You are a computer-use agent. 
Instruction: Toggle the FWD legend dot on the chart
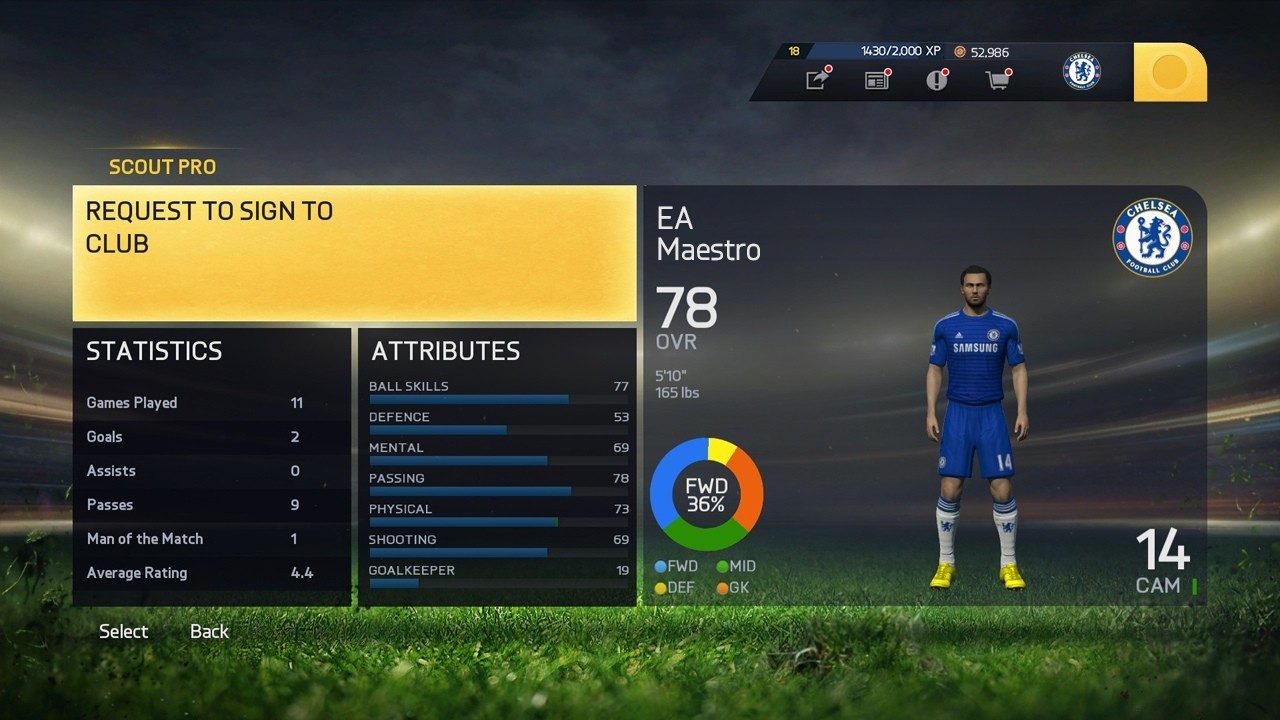click(x=659, y=566)
